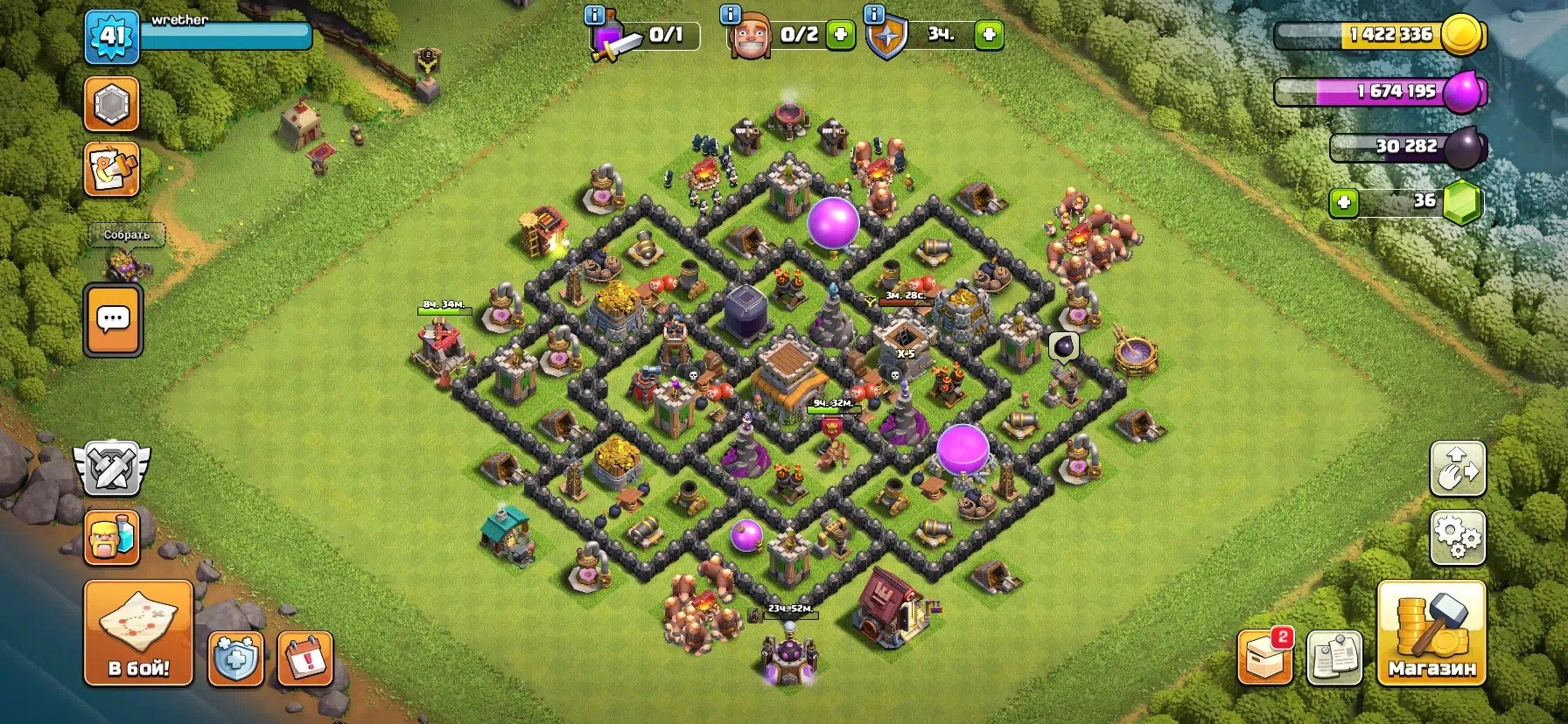Image resolution: width=1568 pixels, height=724 pixels.
Task: Tap the level 41 experience badge
Action: click(112, 37)
